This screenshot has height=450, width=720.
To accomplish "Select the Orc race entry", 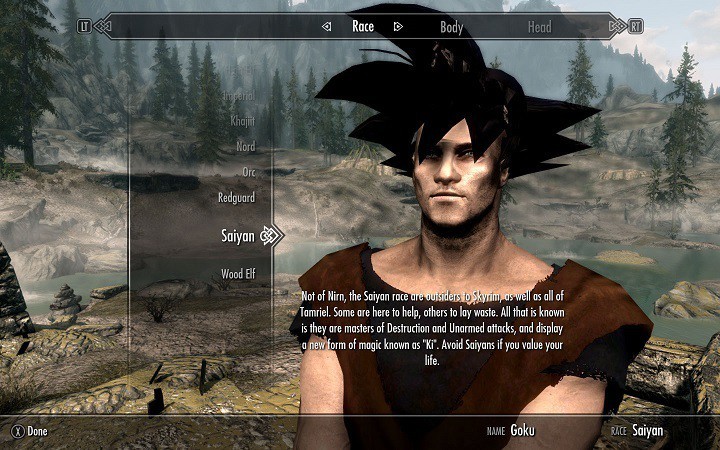I will point(247,172).
